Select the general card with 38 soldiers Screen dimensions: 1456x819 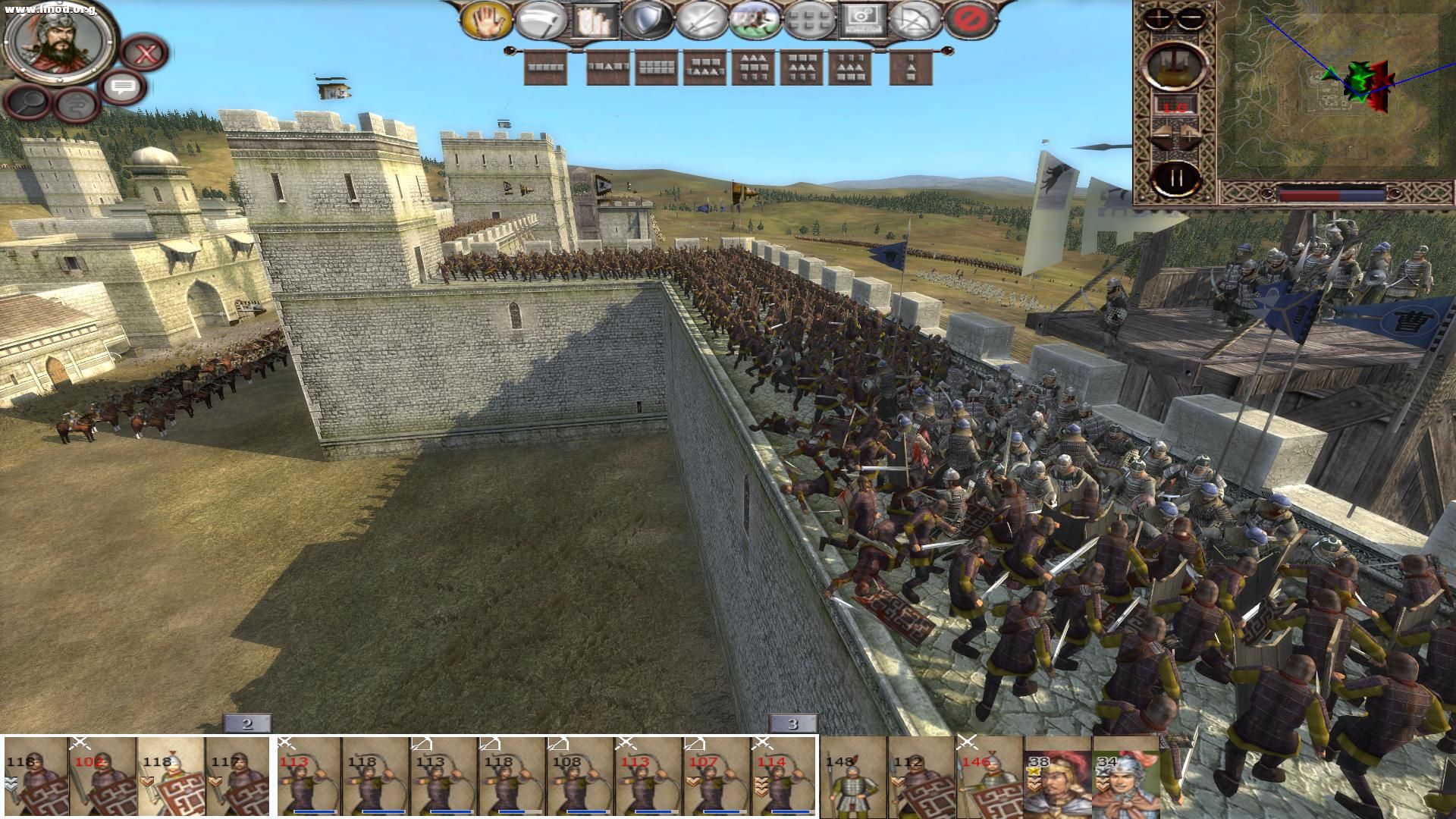[1057, 777]
